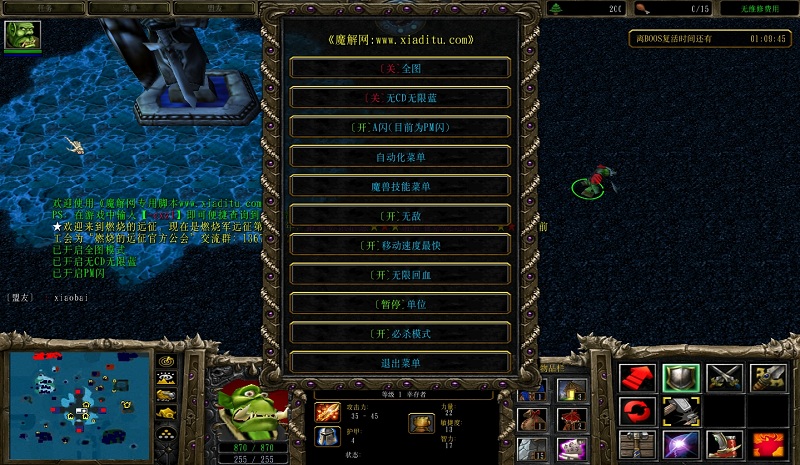Open the 自动化菜单 submenu
This screenshot has width=800, height=465.
pos(400,157)
